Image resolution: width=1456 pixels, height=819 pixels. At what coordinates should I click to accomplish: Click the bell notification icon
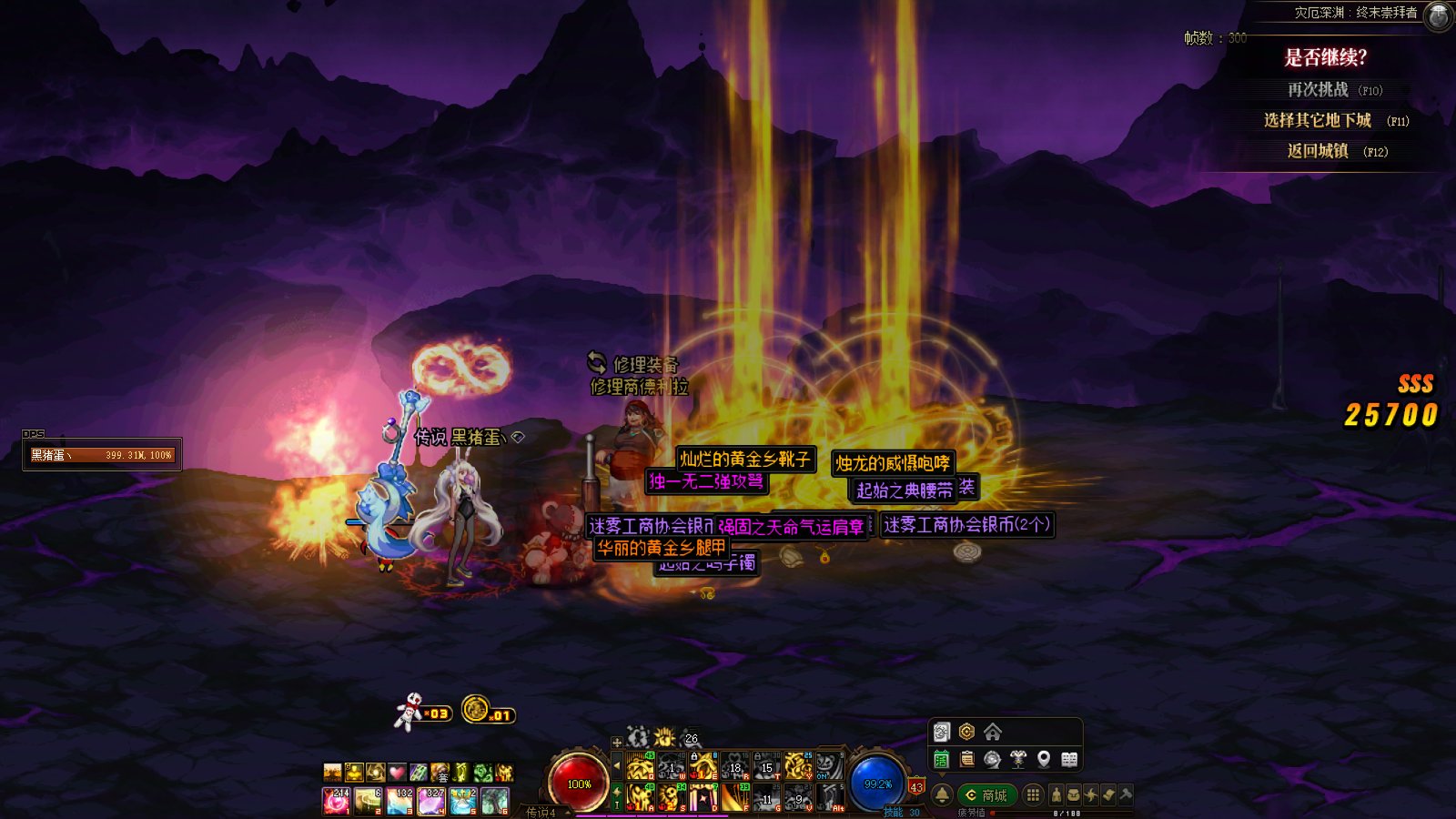[942, 795]
